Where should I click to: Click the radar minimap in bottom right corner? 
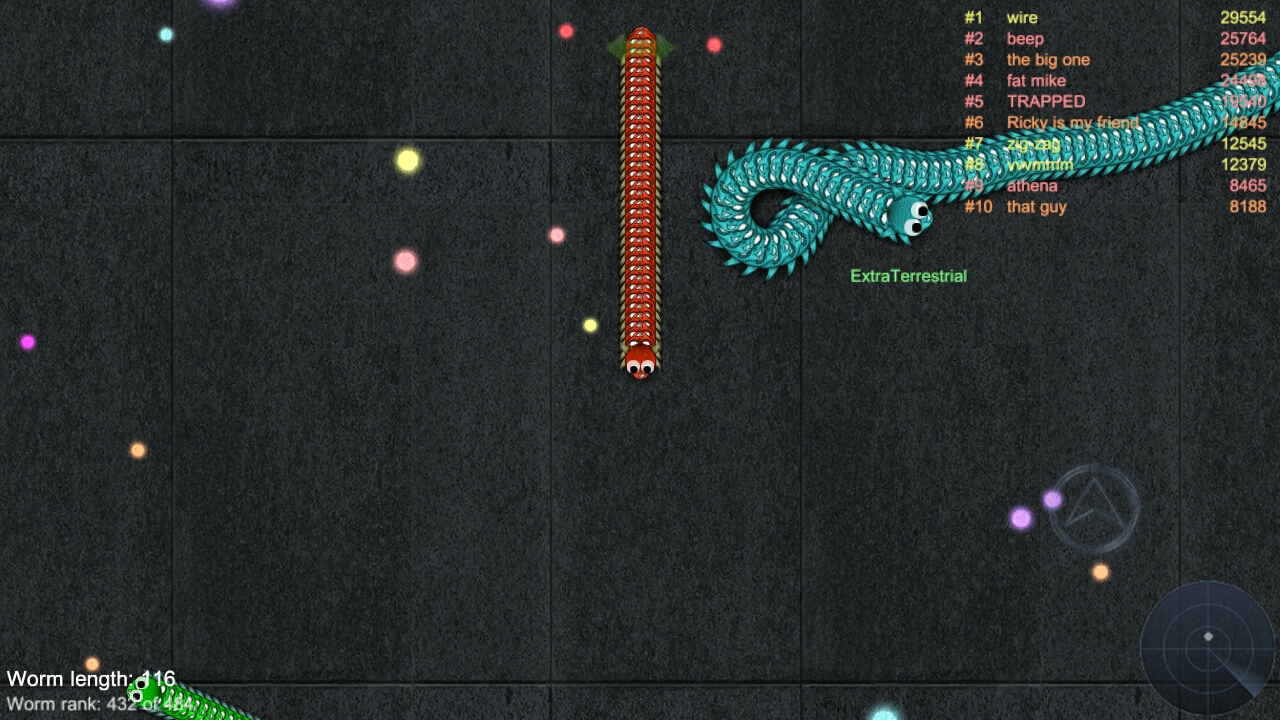(1207, 650)
